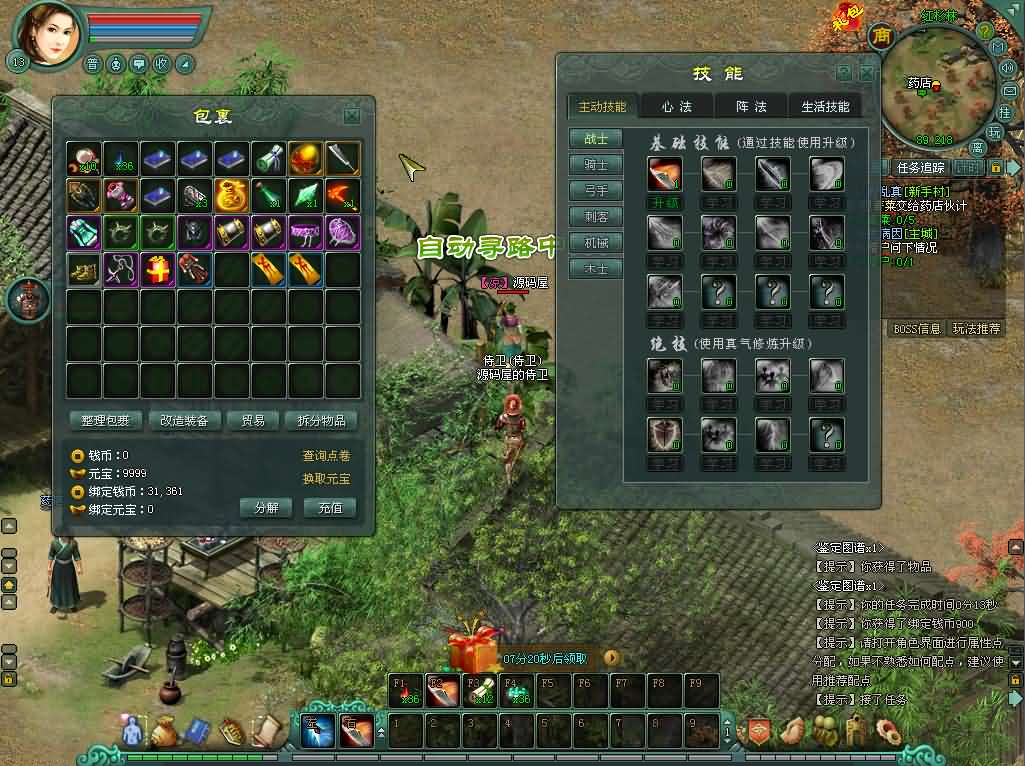
Task: Open the 阵法 tab
Action: pyautogui.click(x=751, y=107)
